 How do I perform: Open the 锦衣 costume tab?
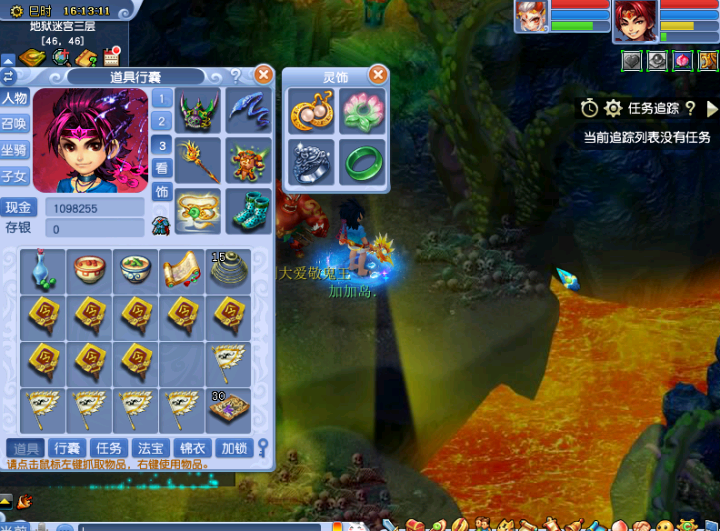(191, 448)
